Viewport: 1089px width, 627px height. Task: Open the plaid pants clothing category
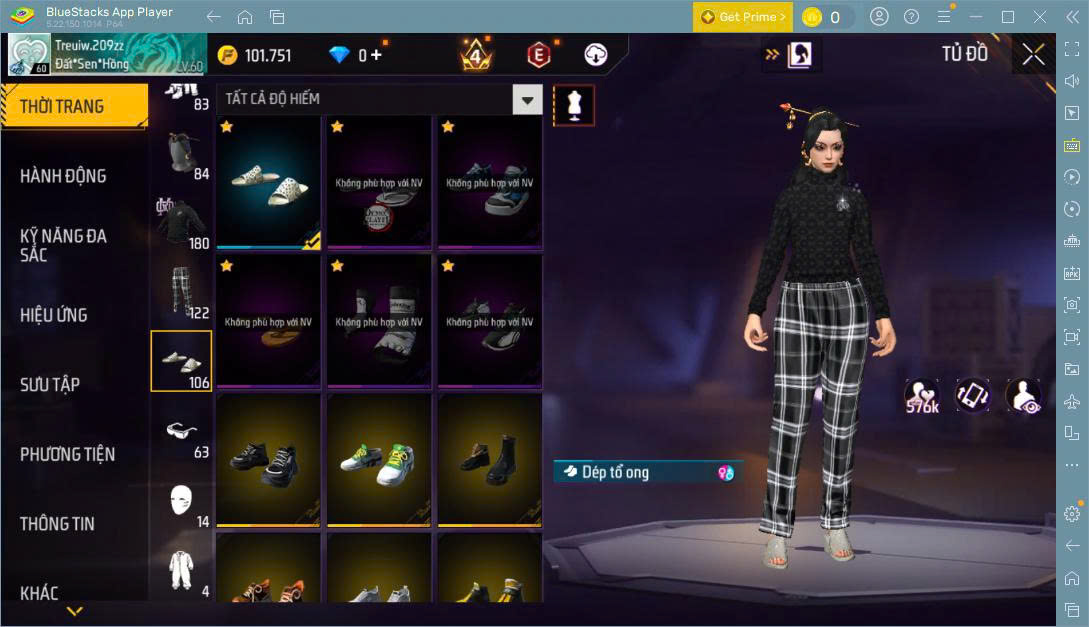tap(181, 292)
